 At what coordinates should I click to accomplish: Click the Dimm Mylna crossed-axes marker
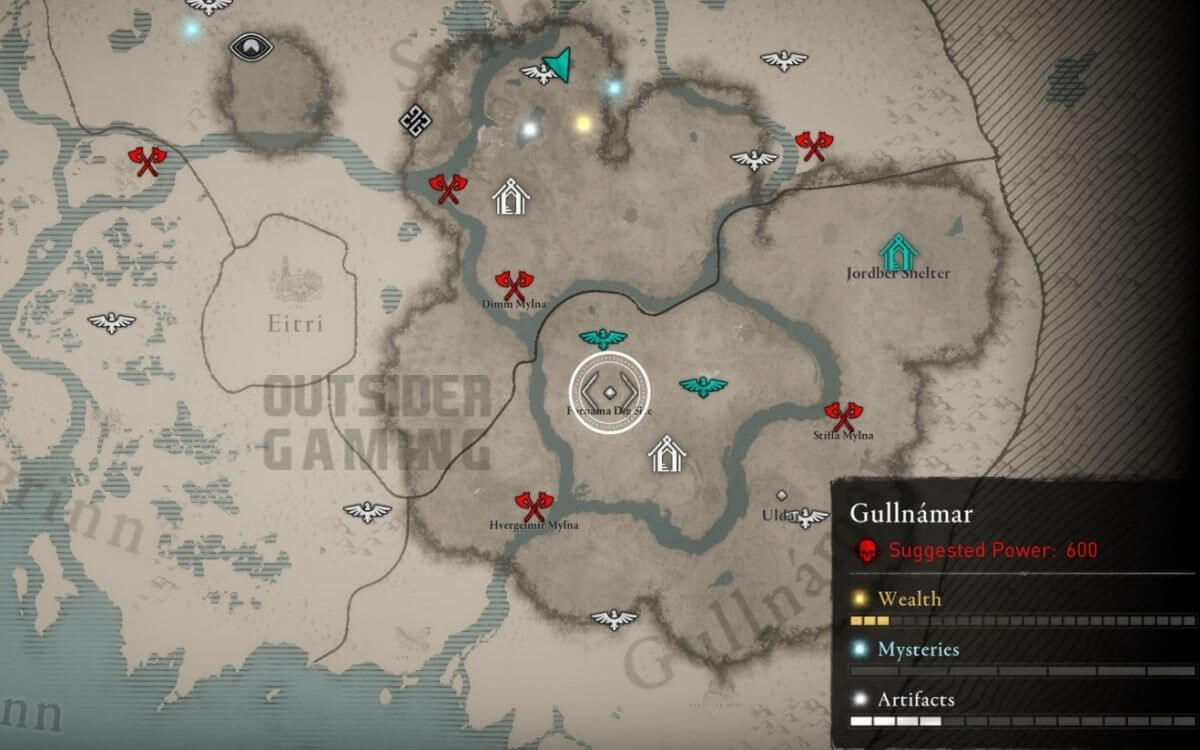511,285
